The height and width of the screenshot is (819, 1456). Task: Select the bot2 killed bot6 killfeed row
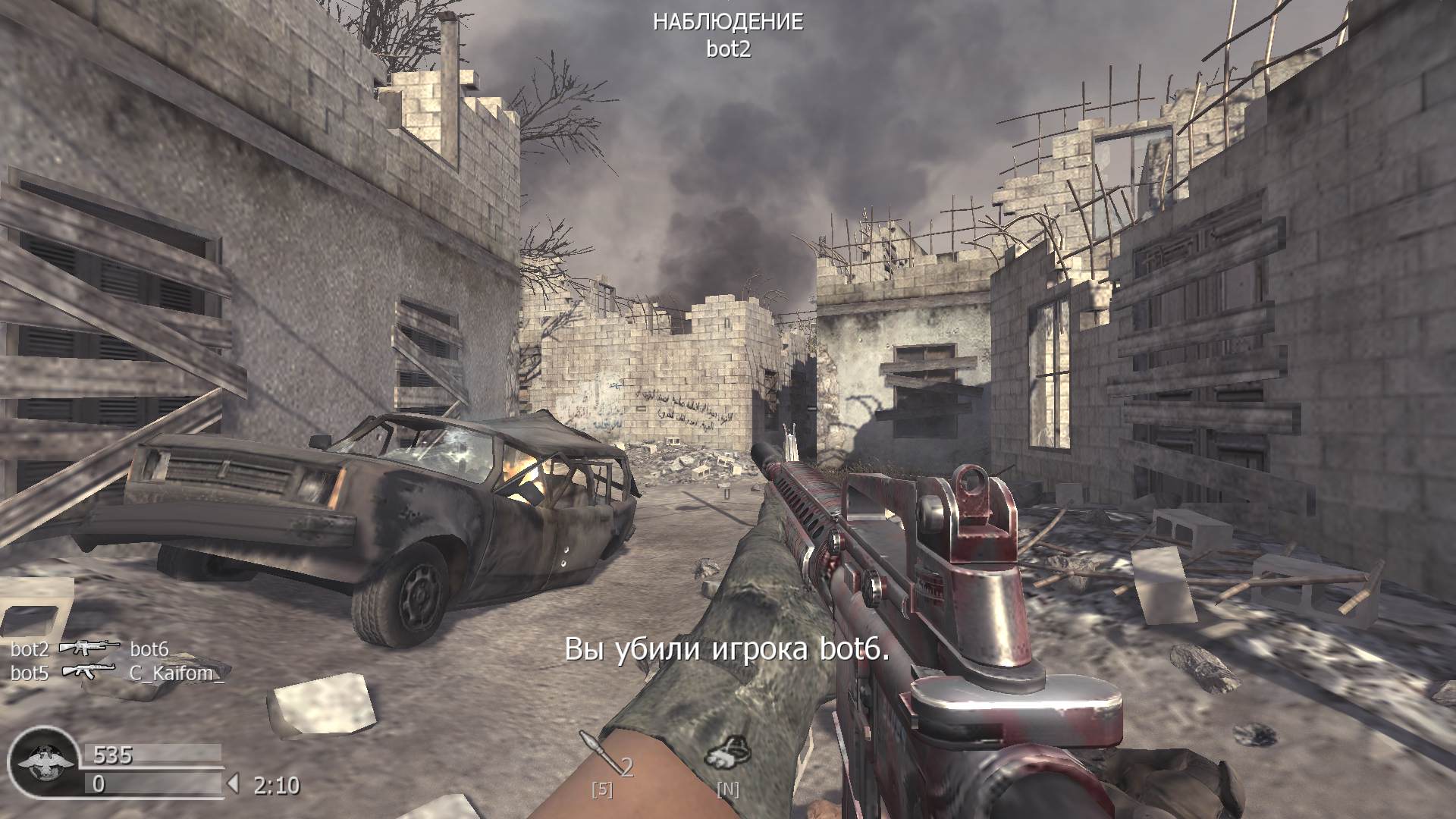tap(89, 649)
